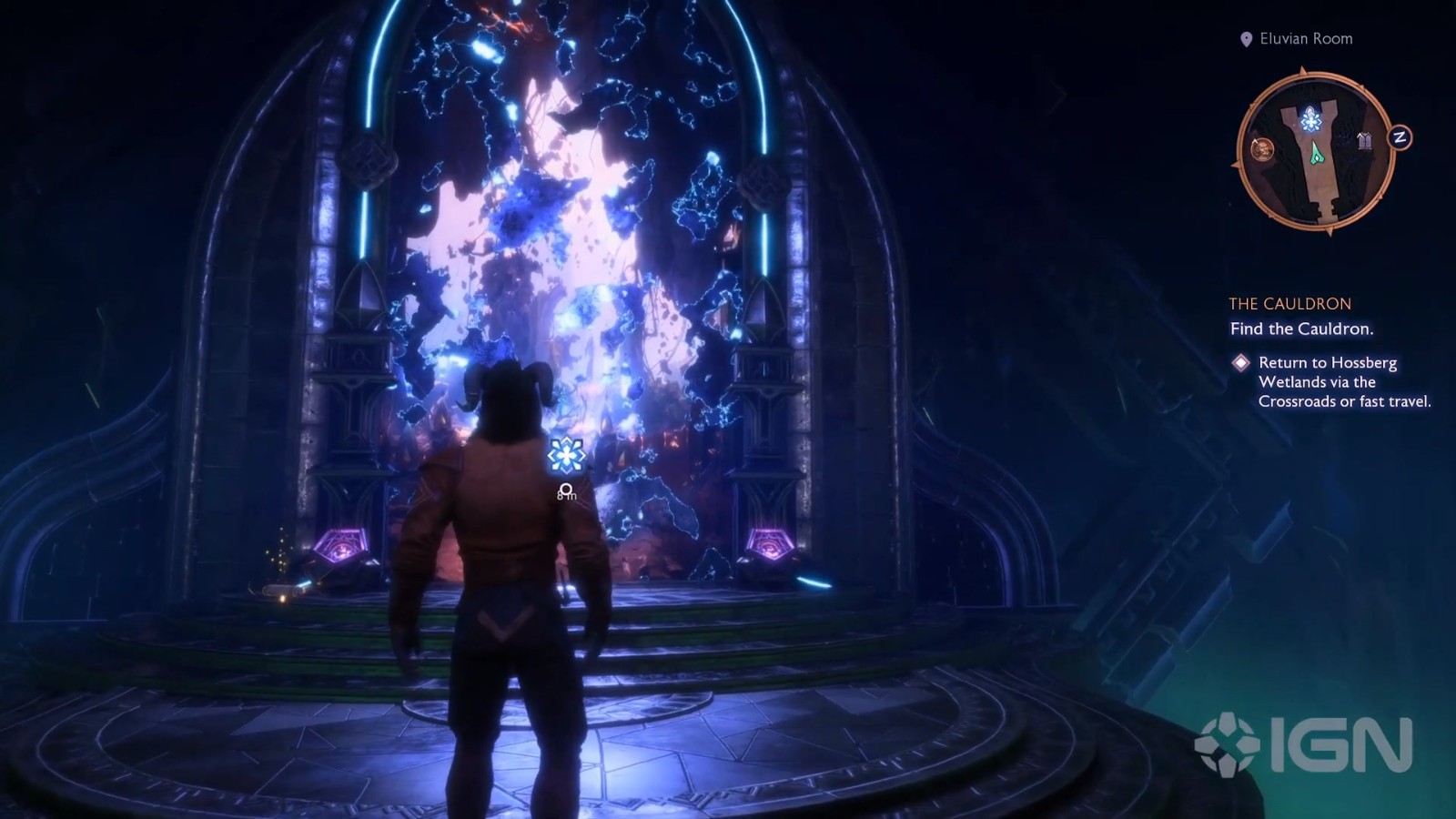Click the Eluvian Room location label
Image resolution: width=1456 pixels, height=819 pixels.
[1305, 38]
